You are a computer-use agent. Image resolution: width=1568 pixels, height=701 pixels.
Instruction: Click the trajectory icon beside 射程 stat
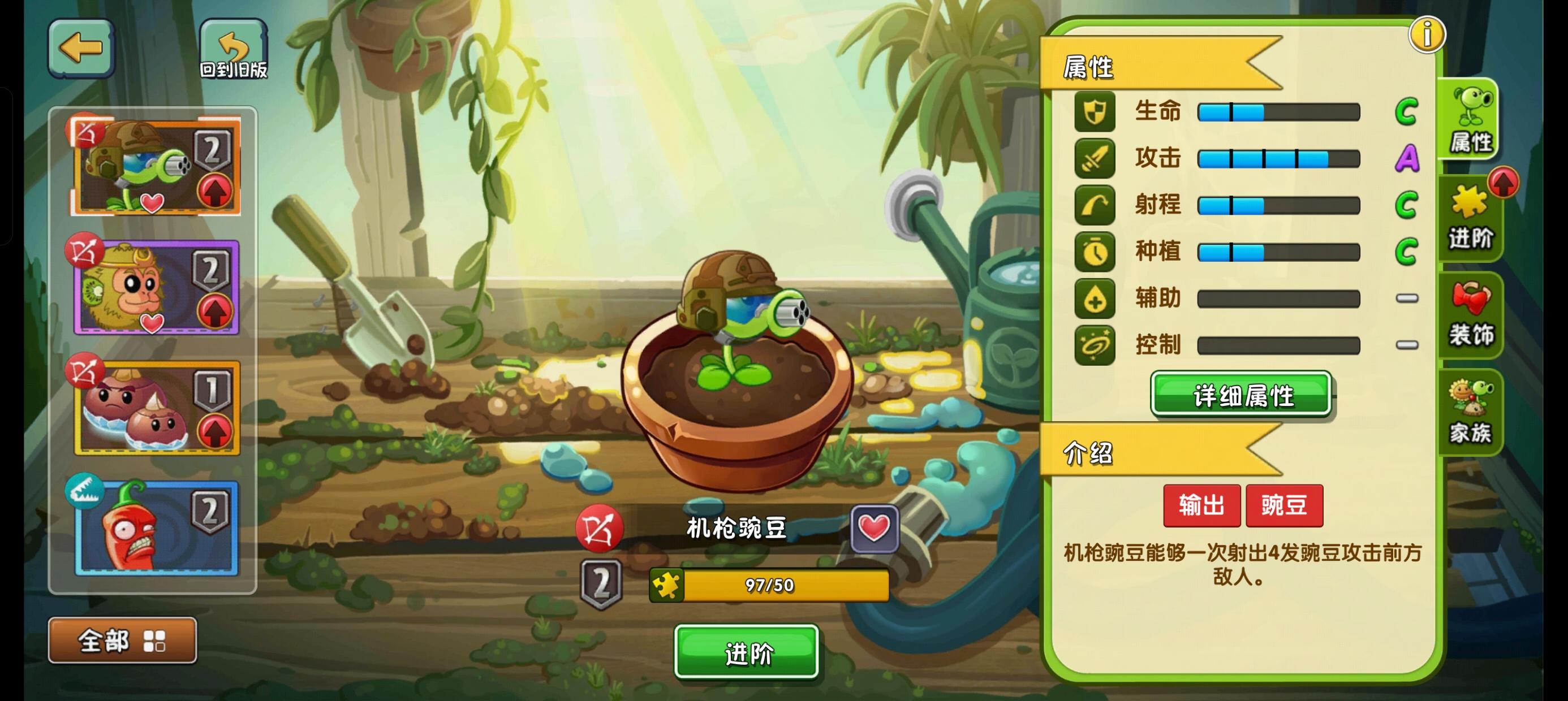[x=1096, y=205]
